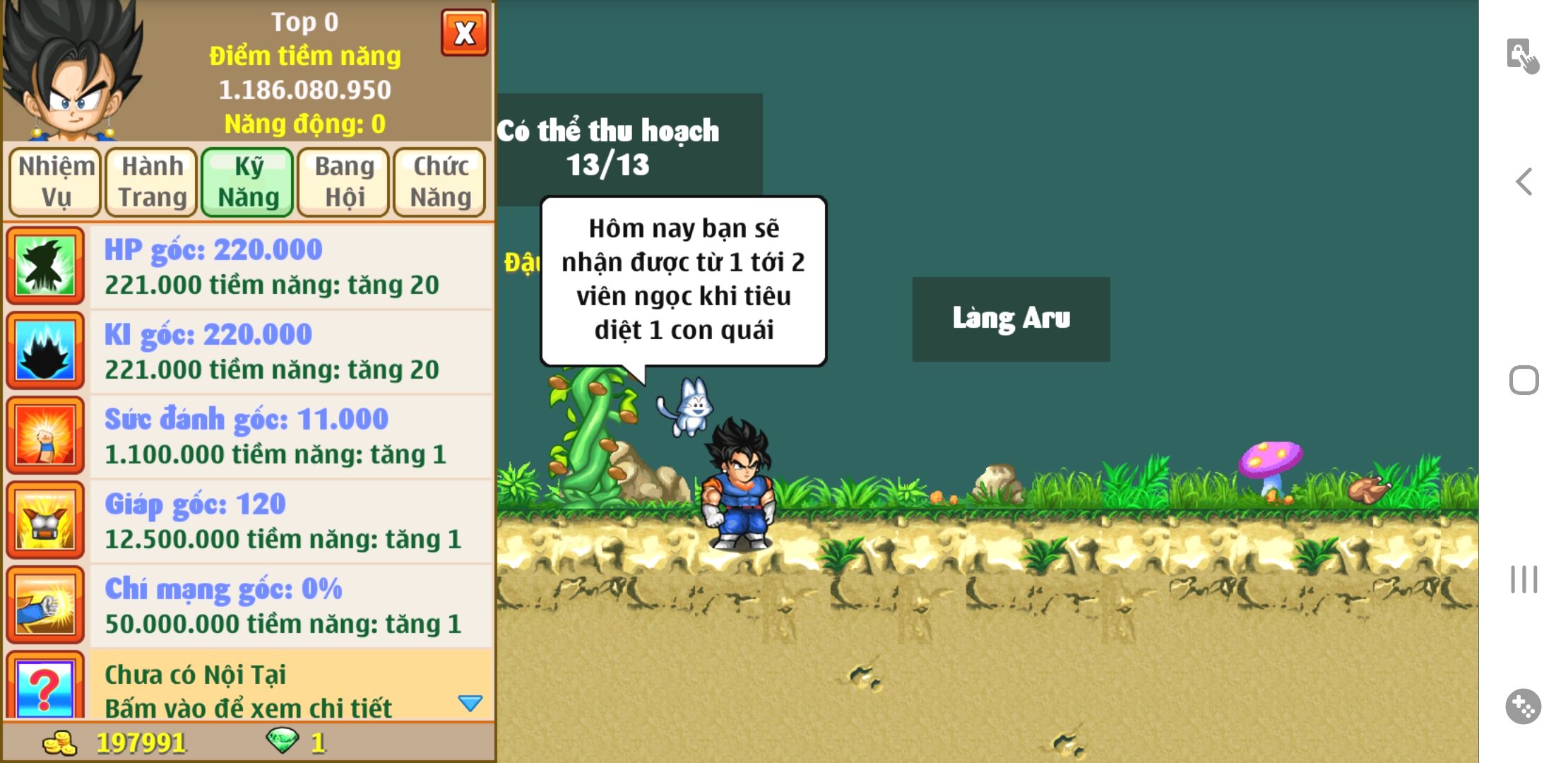
Task: Tap the blue KI aura icon
Action: click(45, 350)
